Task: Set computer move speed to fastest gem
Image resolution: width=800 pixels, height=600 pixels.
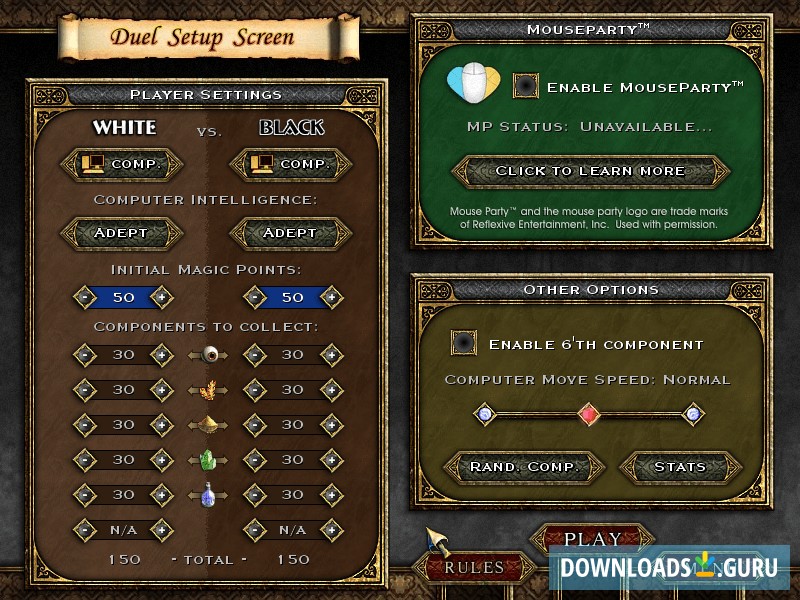Action: (692, 413)
